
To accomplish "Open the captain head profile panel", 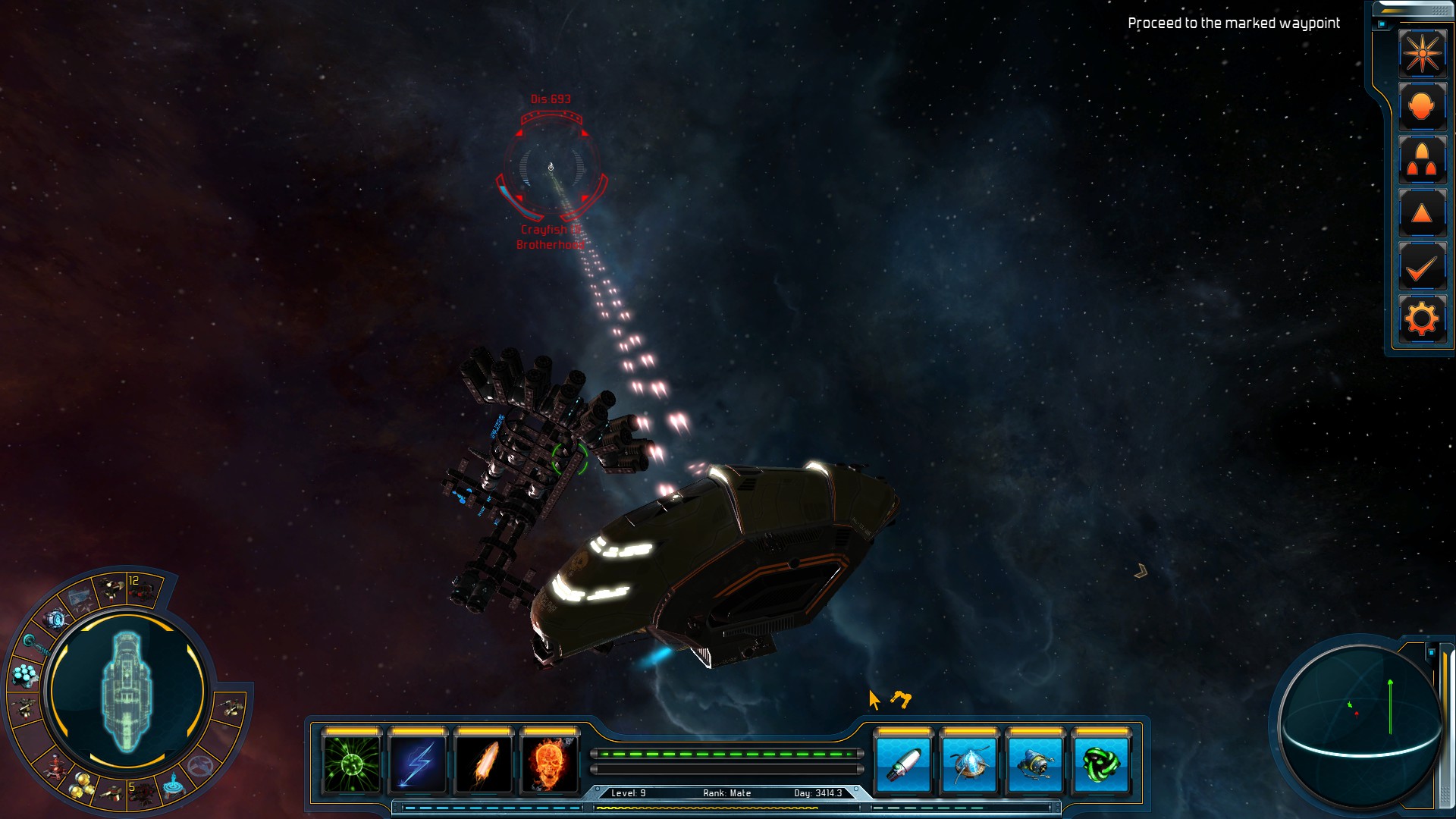I will coord(1422,106).
